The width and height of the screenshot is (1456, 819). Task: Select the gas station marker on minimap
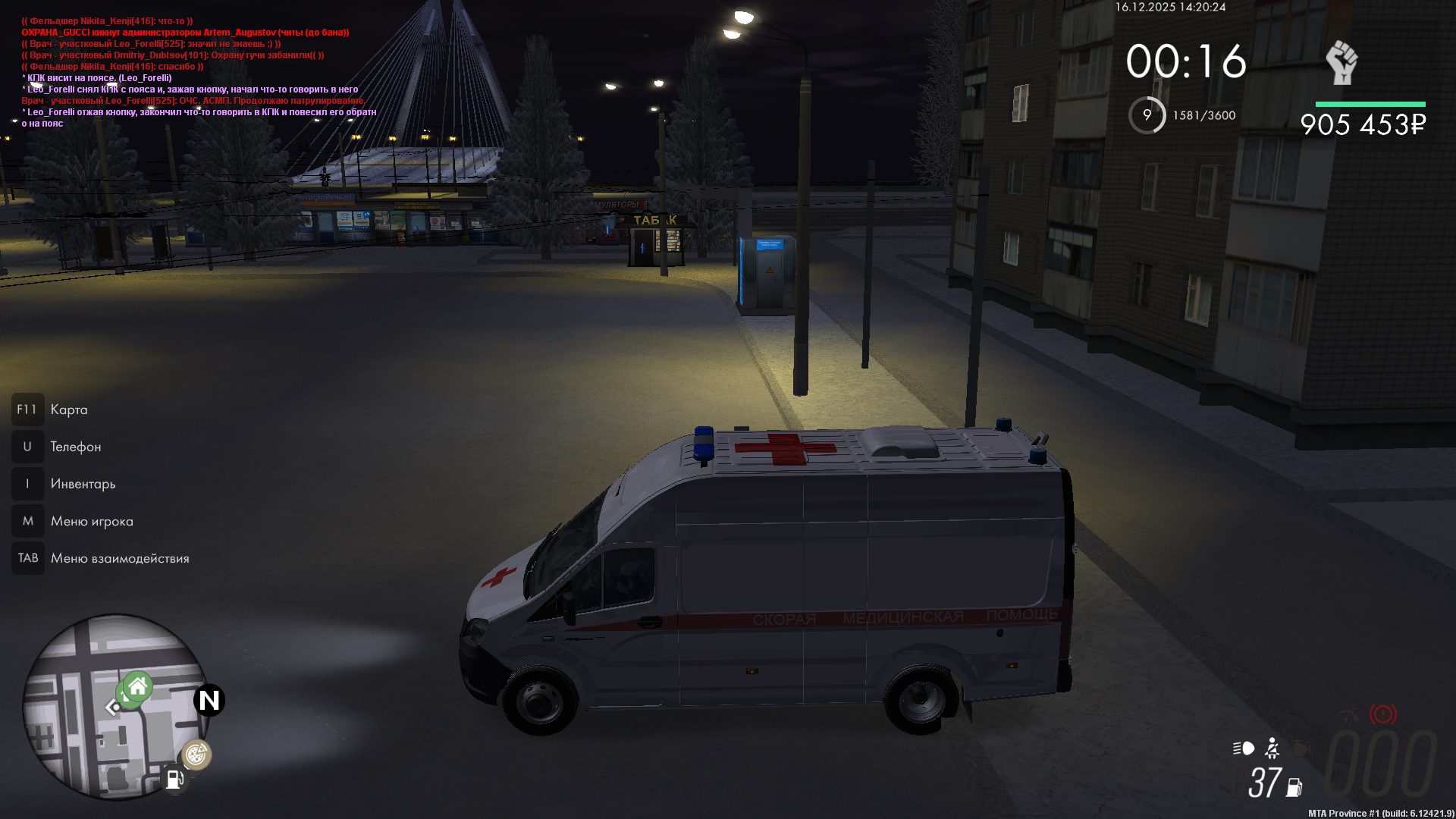pyautogui.click(x=174, y=780)
